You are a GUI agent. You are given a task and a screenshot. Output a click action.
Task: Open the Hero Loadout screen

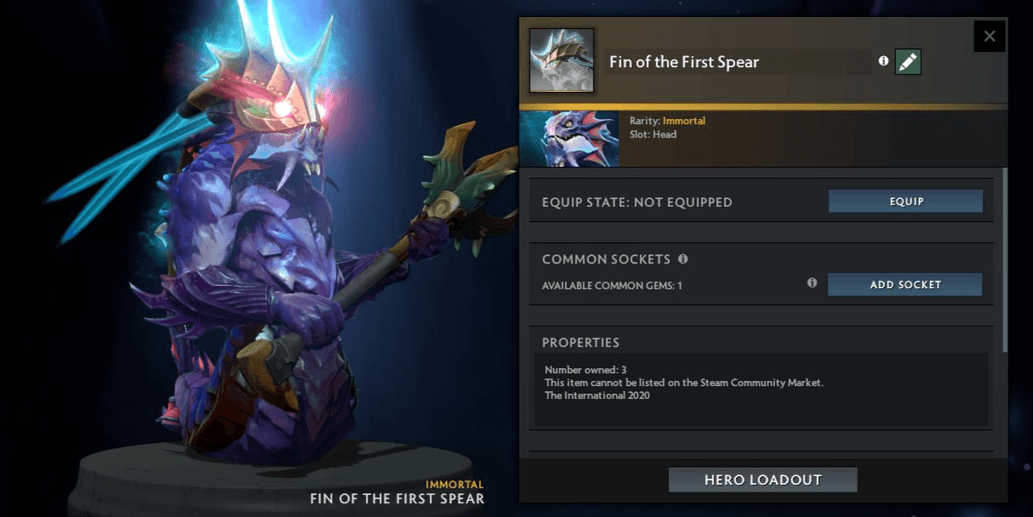coord(762,480)
